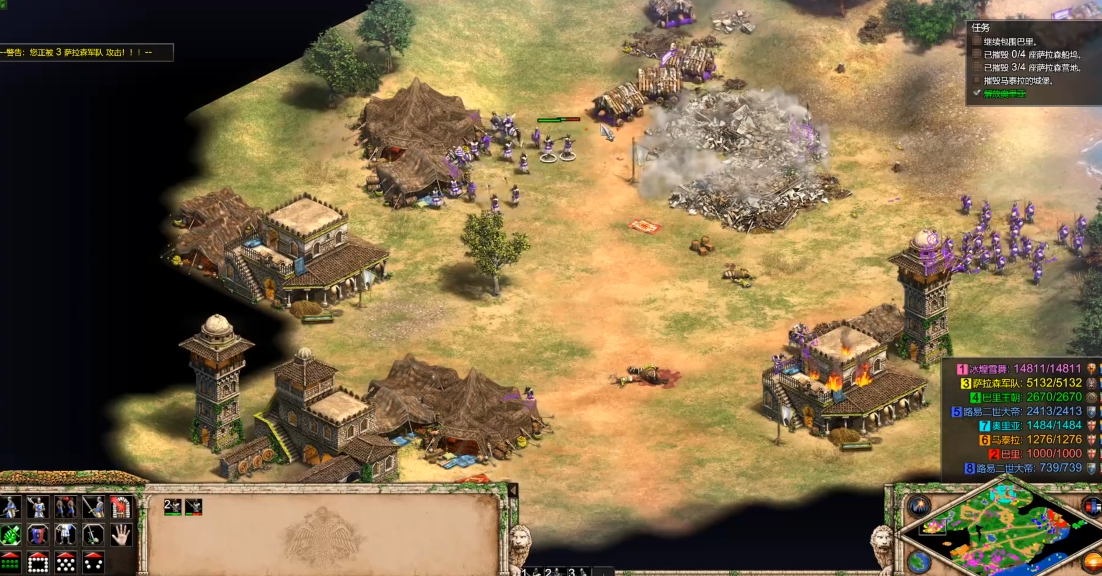The image size is (1102, 576).
Task: Select the green dots line formation
Action: tap(10, 561)
